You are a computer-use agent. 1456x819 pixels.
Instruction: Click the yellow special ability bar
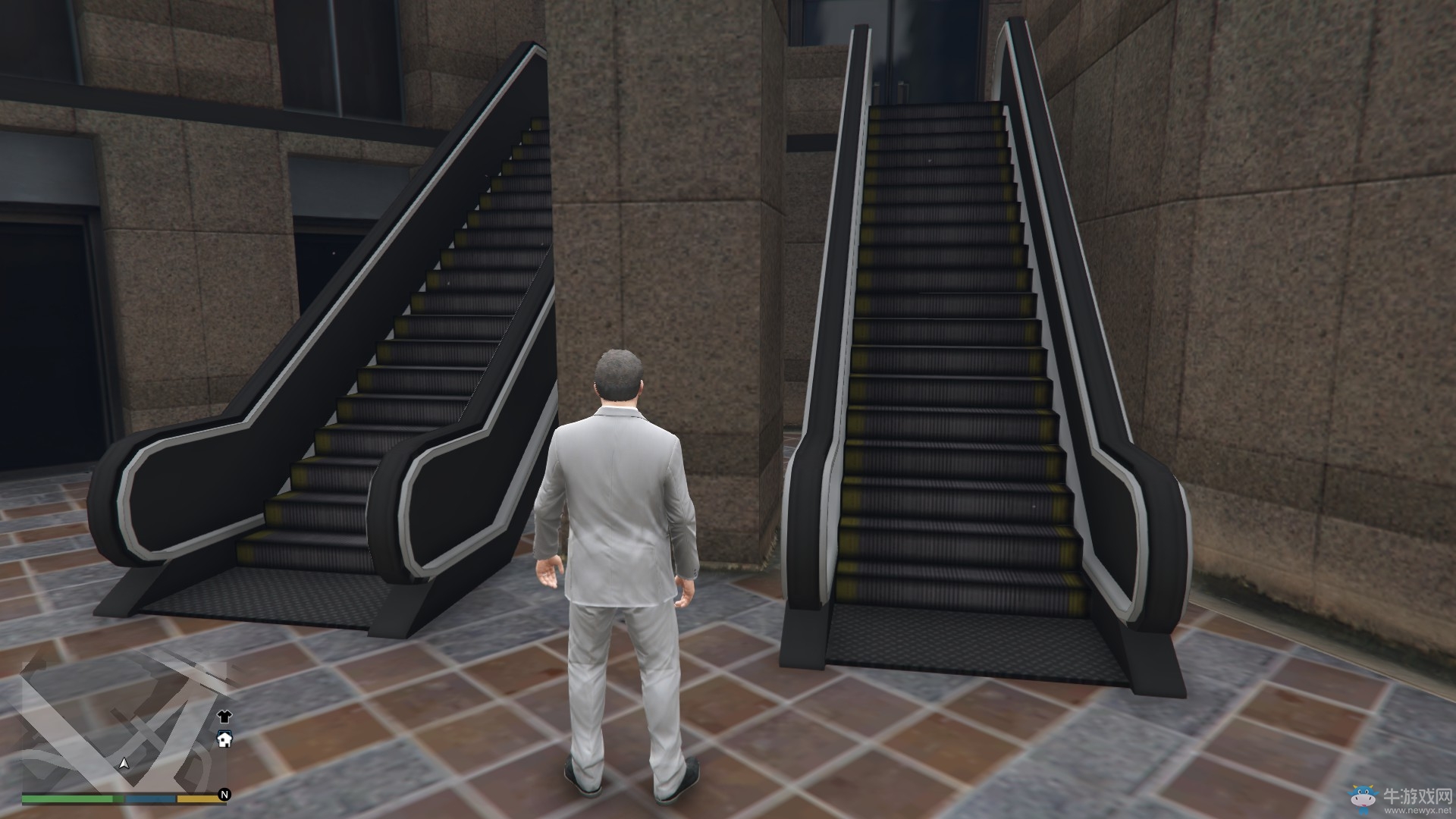click(x=197, y=798)
